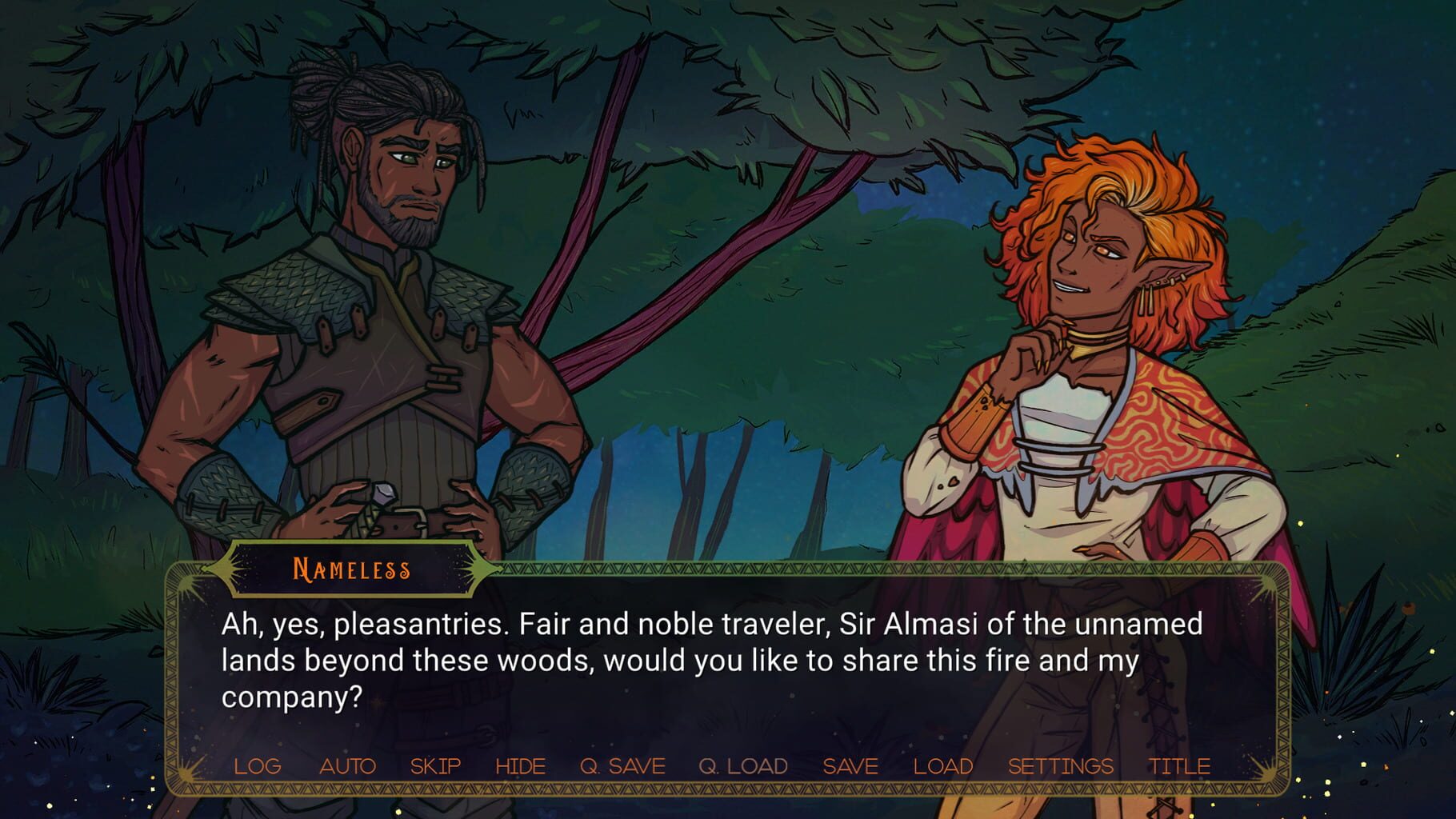Open the SAVE game screen

coord(850,765)
